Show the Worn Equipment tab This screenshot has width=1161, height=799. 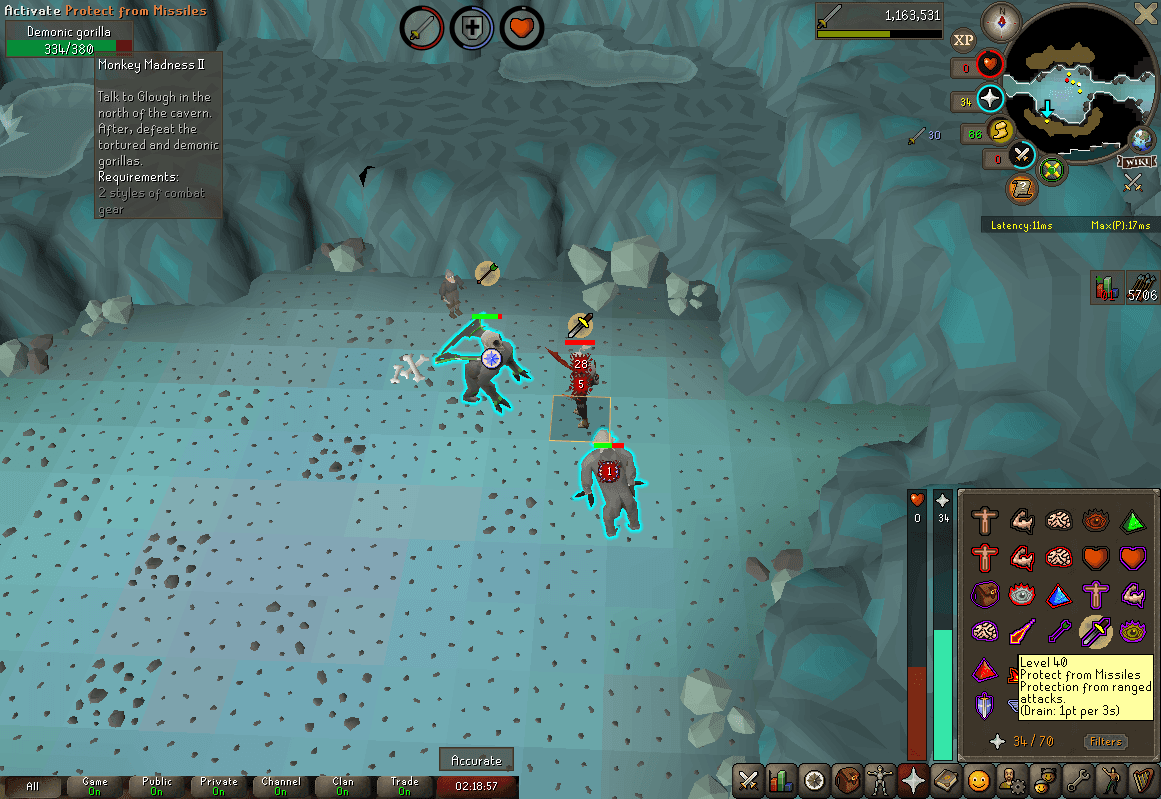[880, 780]
